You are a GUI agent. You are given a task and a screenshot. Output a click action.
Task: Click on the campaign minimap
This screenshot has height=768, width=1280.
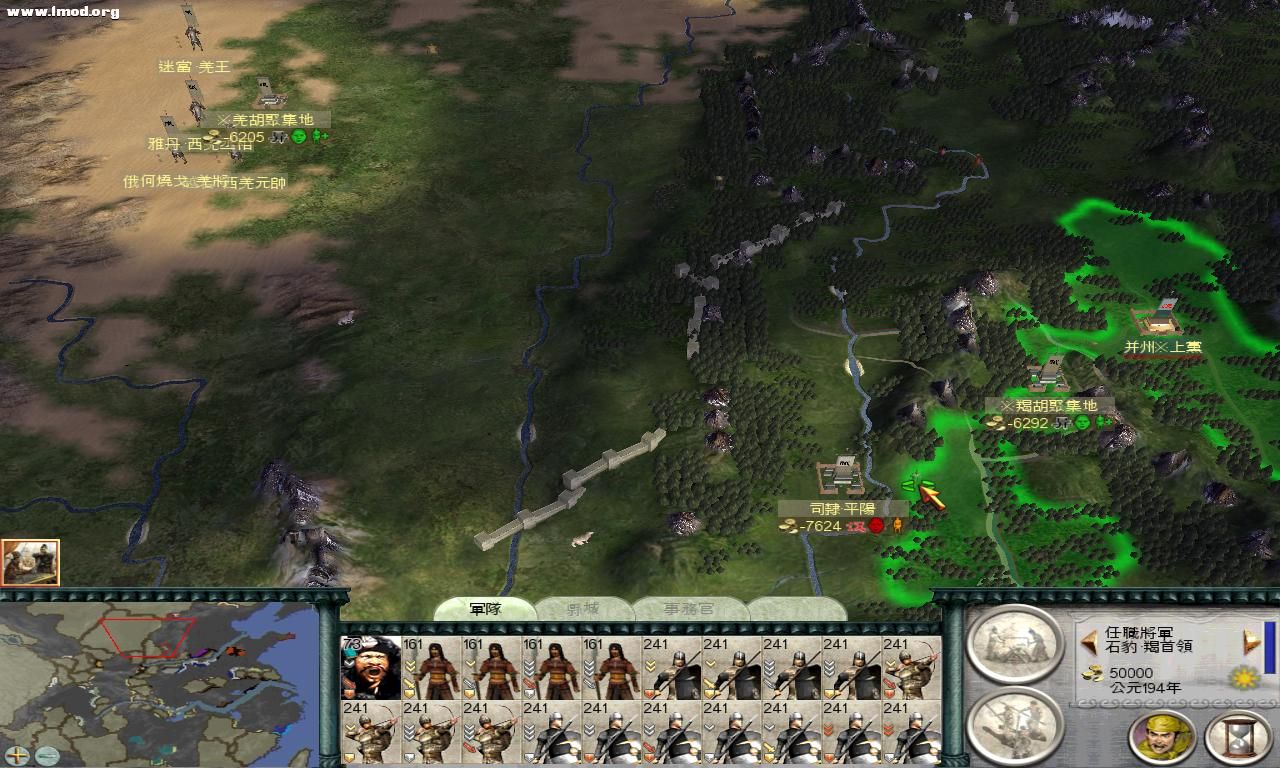pyautogui.click(x=160, y=680)
